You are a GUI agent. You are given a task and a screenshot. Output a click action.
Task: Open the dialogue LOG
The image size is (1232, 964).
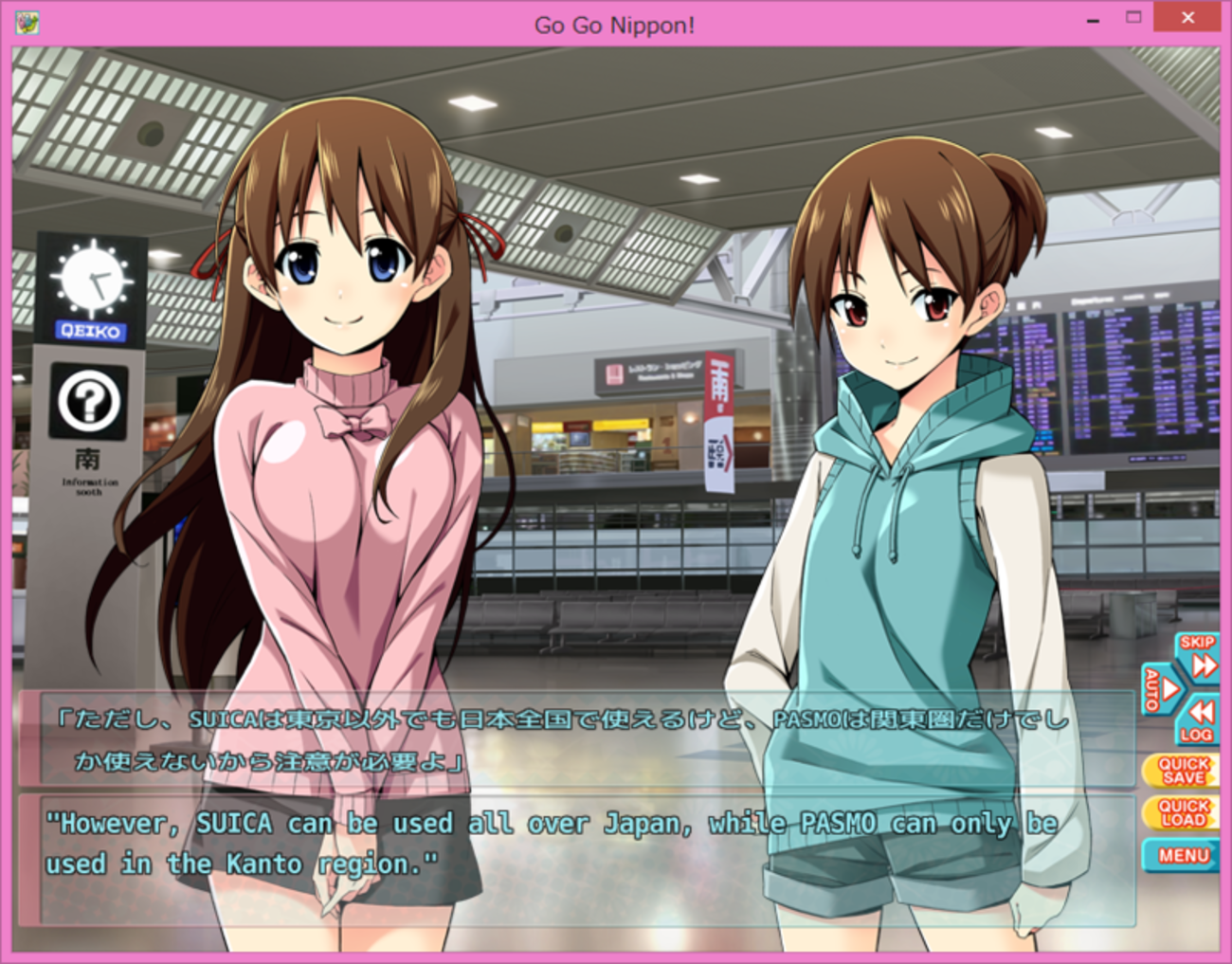pos(1197,721)
